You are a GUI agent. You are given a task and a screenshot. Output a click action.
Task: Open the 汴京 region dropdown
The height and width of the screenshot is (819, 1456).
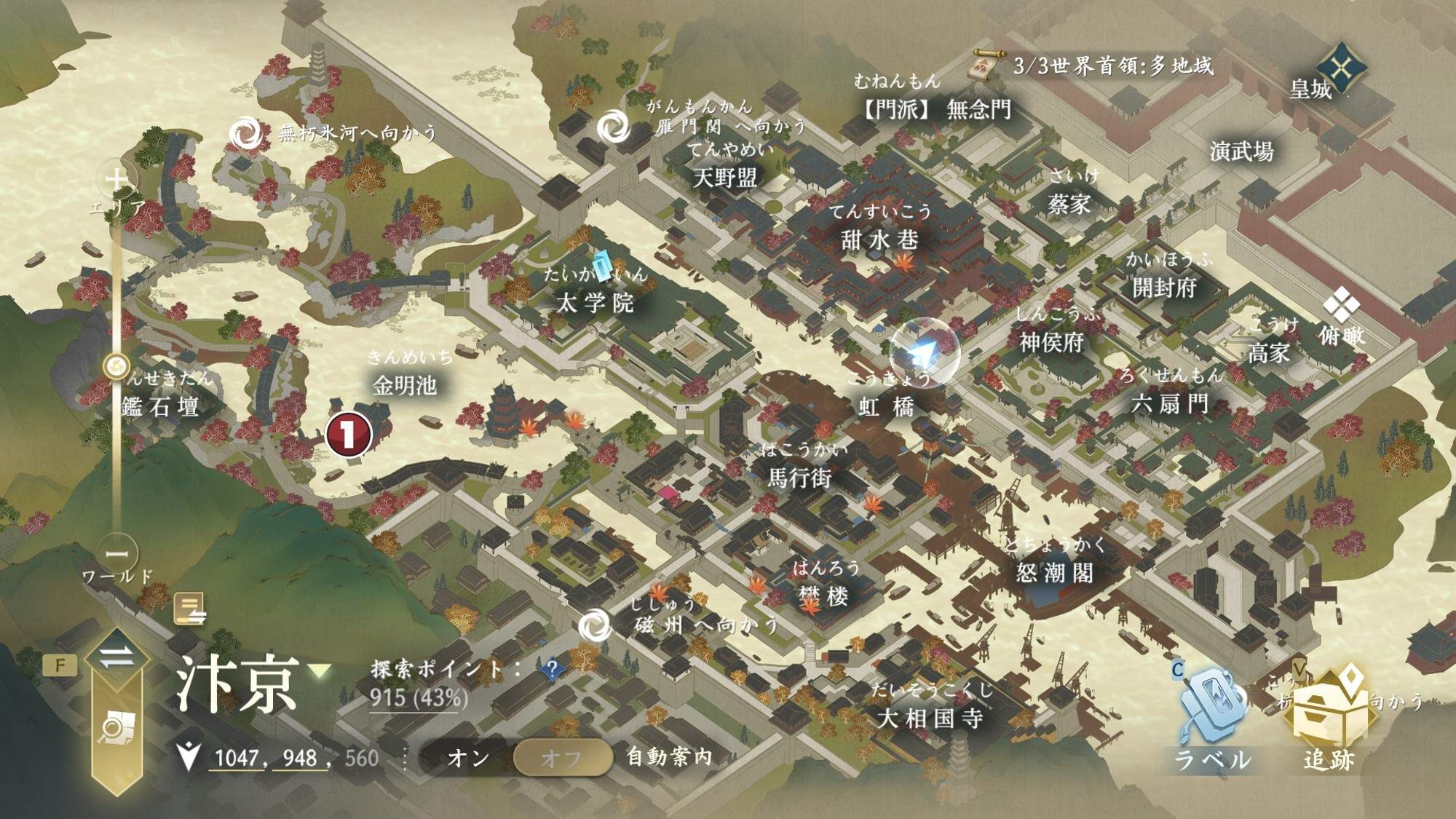point(320,670)
